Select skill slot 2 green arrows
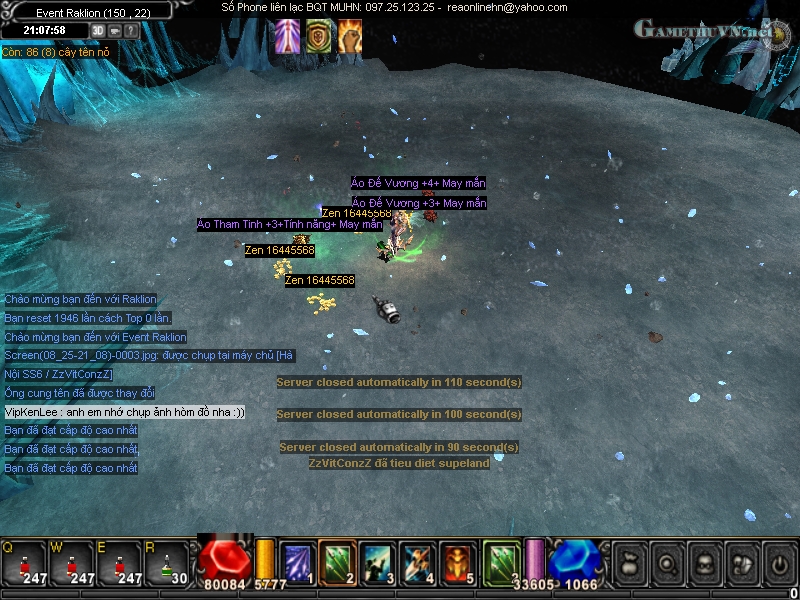The image size is (800, 600). click(338, 564)
